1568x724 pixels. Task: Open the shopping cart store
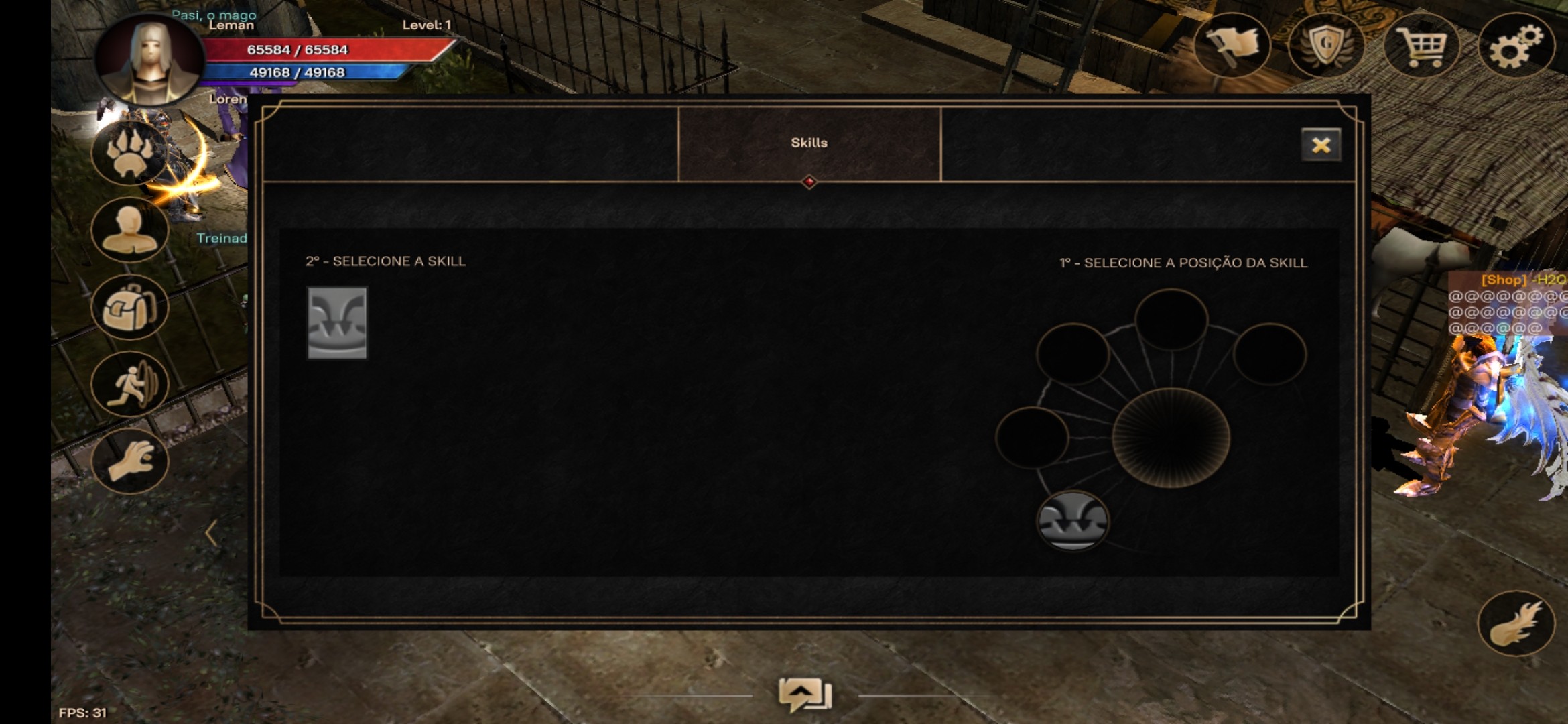[1421, 46]
